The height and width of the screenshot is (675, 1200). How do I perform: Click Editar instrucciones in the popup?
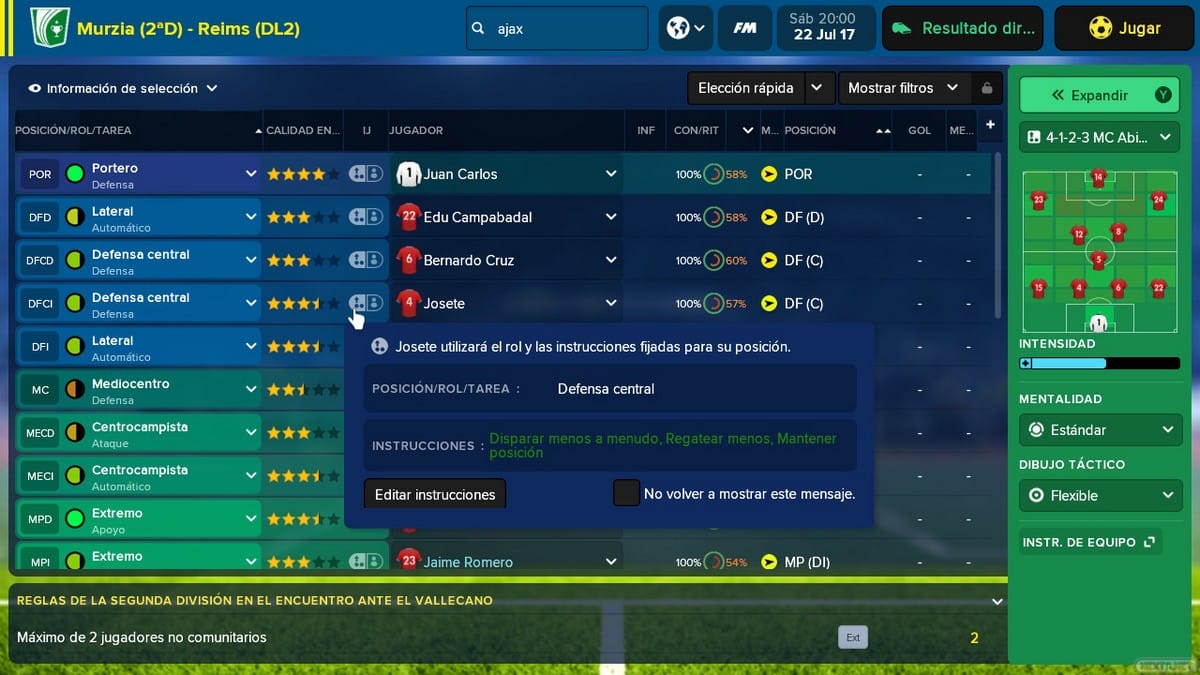point(435,494)
